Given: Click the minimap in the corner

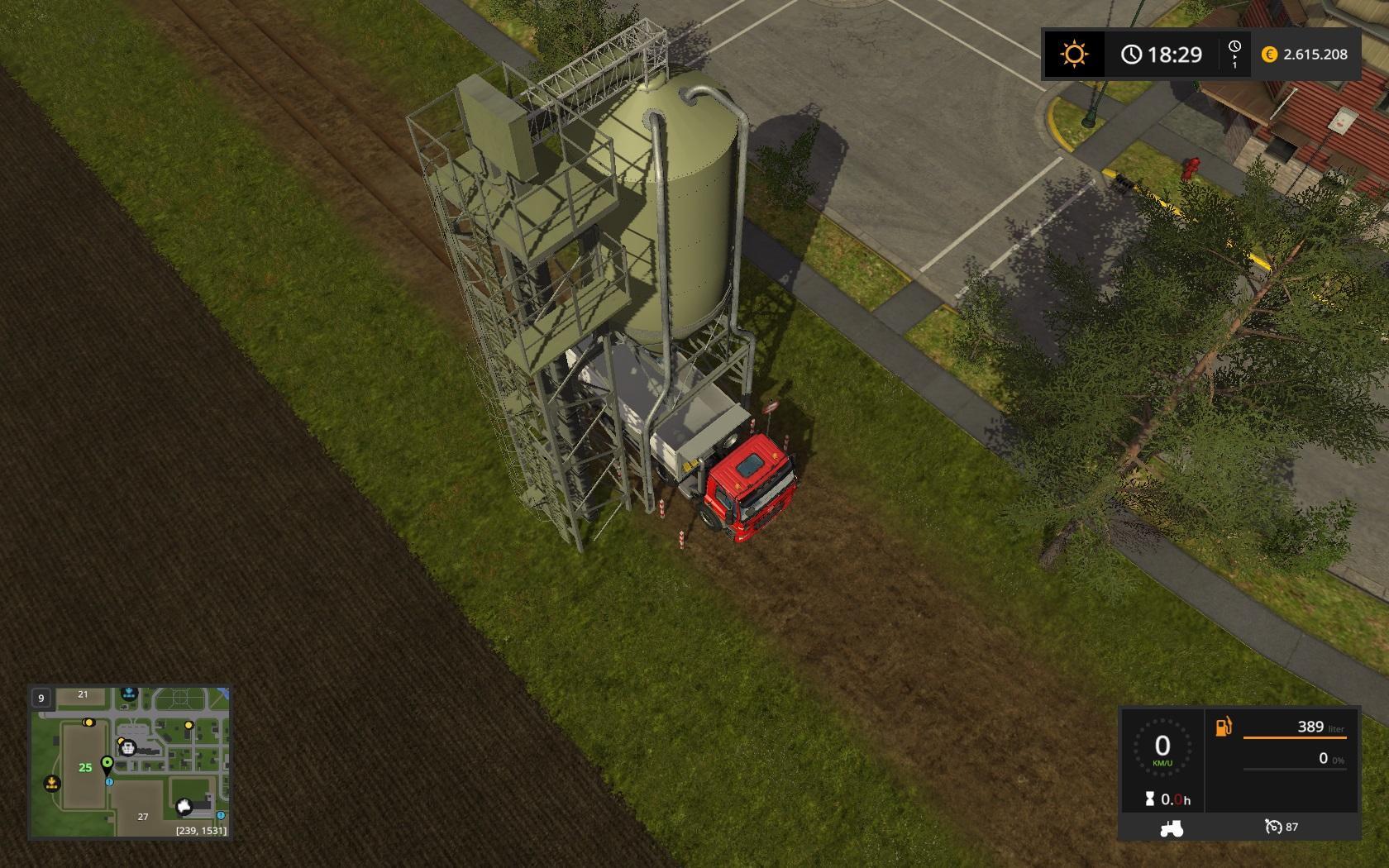Looking at the screenshot, I should 130,761.
